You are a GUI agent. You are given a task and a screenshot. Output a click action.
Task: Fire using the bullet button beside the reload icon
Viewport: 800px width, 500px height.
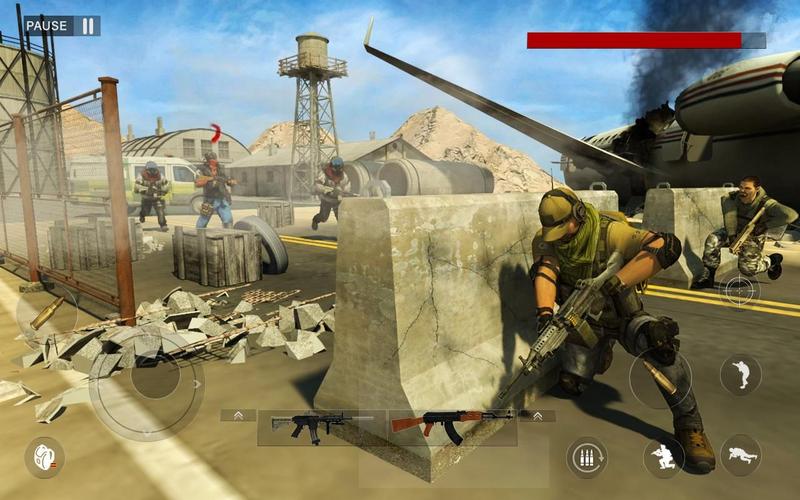point(659,378)
